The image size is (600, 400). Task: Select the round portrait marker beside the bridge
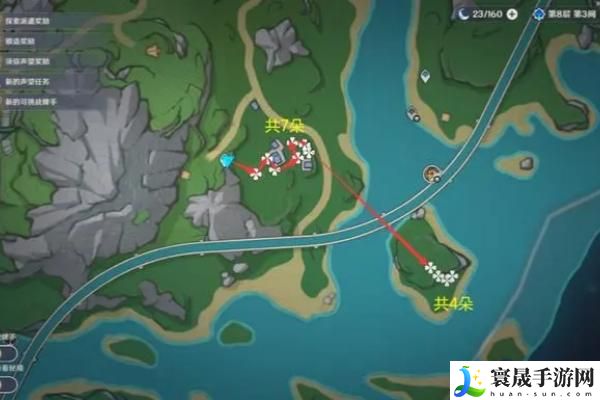pos(430,174)
